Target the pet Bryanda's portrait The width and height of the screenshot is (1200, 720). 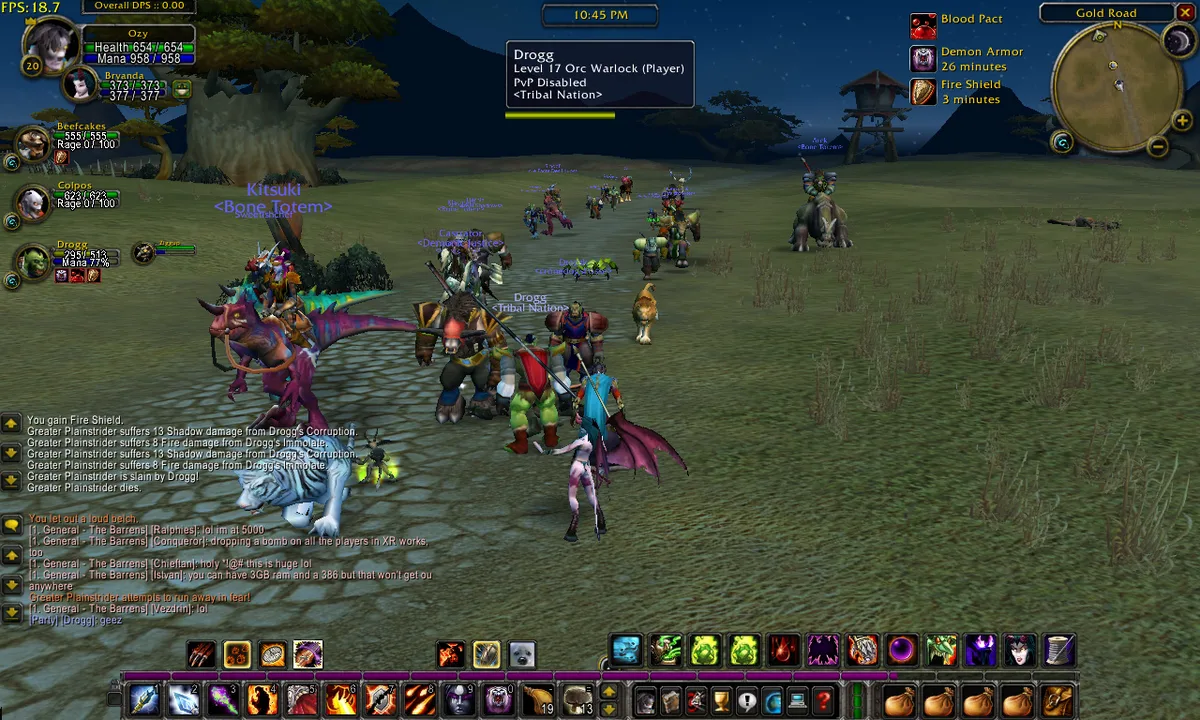[80, 86]
